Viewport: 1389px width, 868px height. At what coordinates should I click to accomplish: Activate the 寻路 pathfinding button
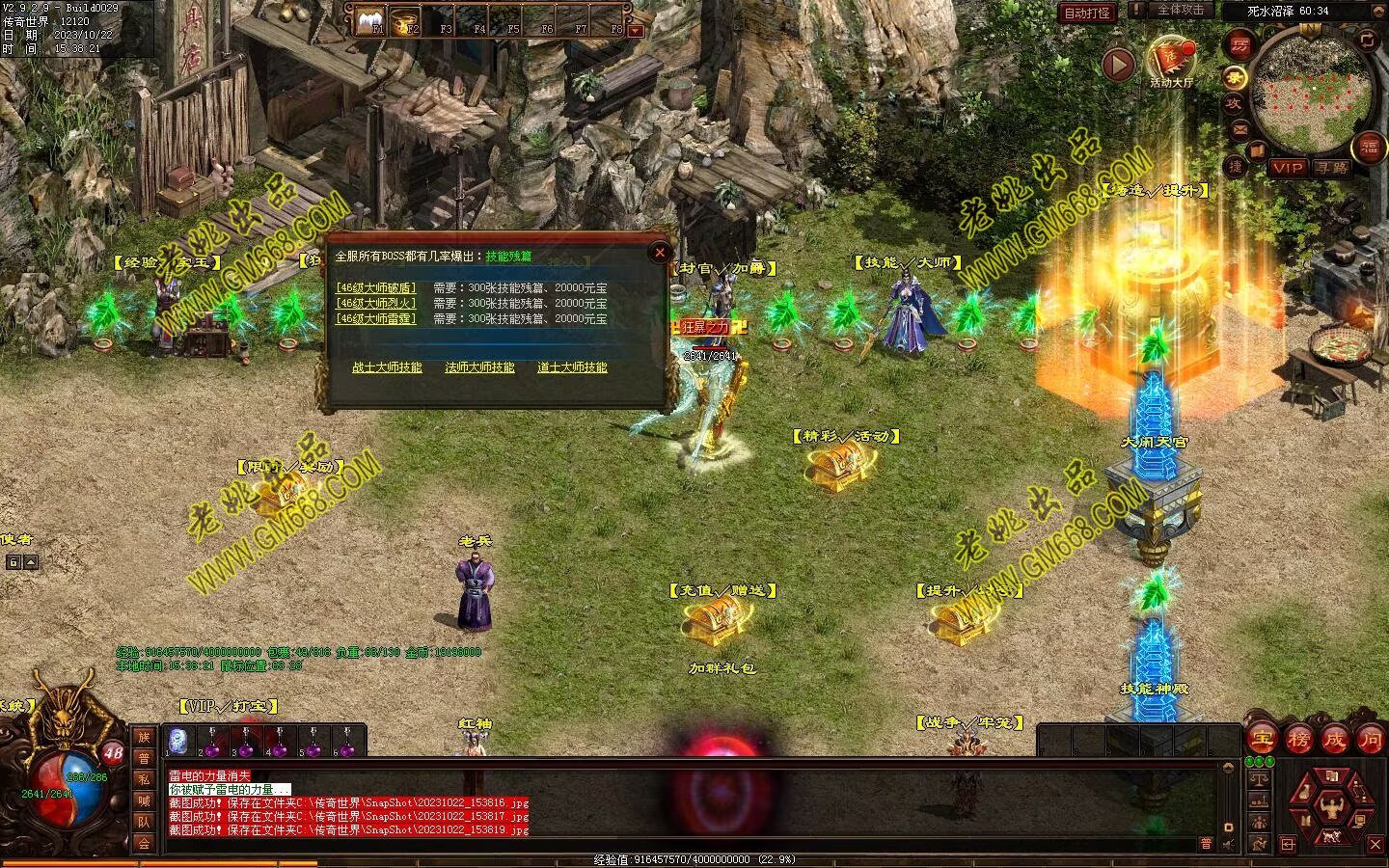(x=1332, y=168)
